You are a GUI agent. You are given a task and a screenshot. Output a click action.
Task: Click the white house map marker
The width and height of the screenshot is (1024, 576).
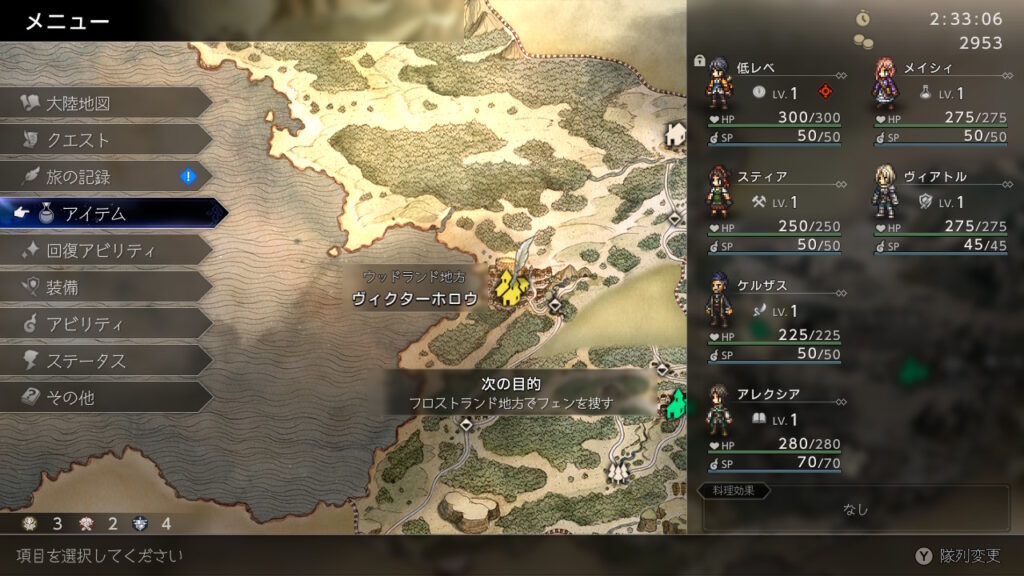[676, 133]
